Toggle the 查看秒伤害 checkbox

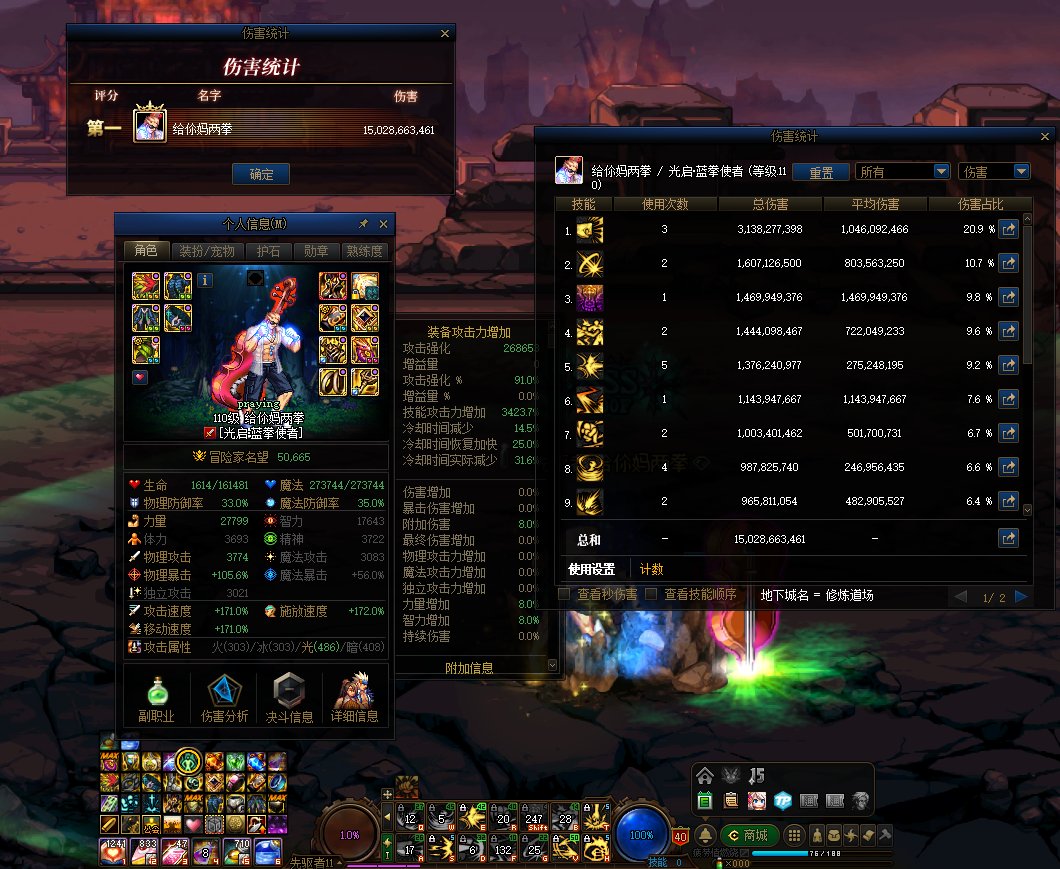[564, 595]
